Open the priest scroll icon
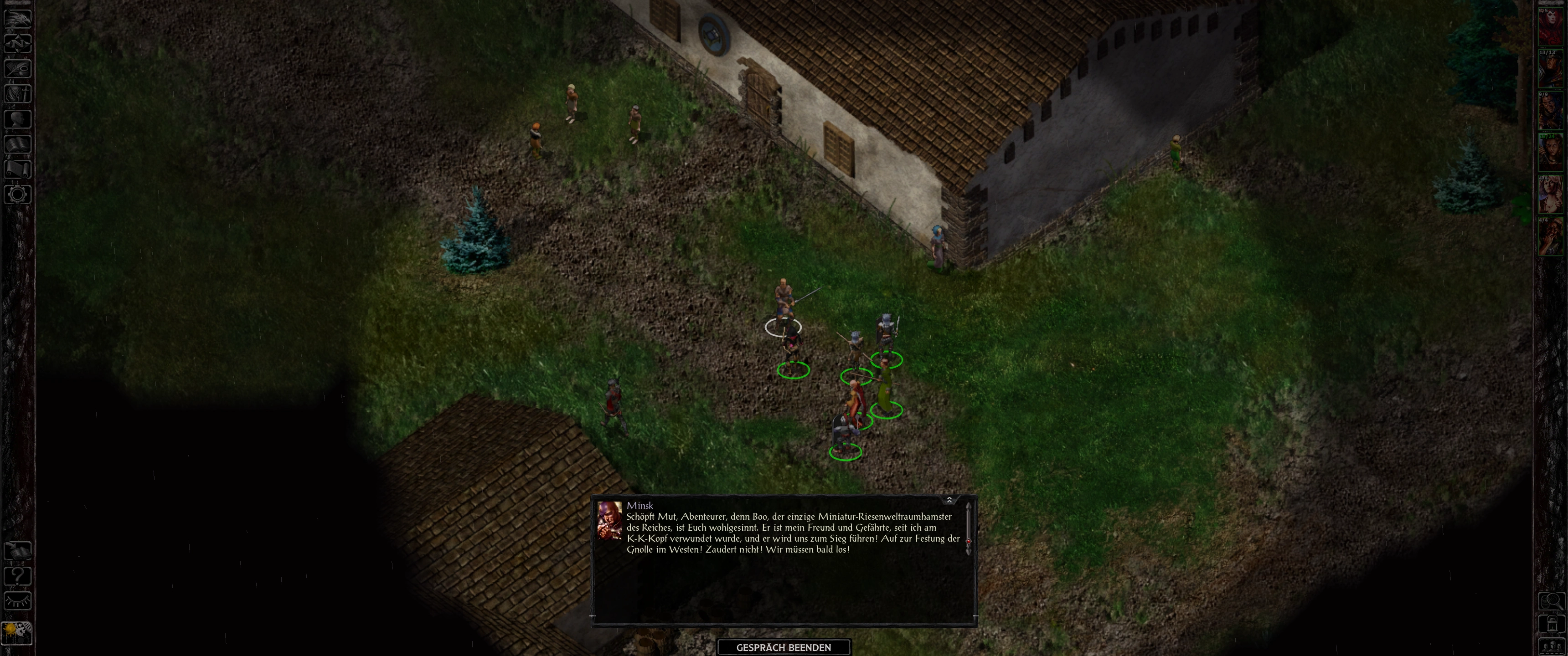 [18, 169]
